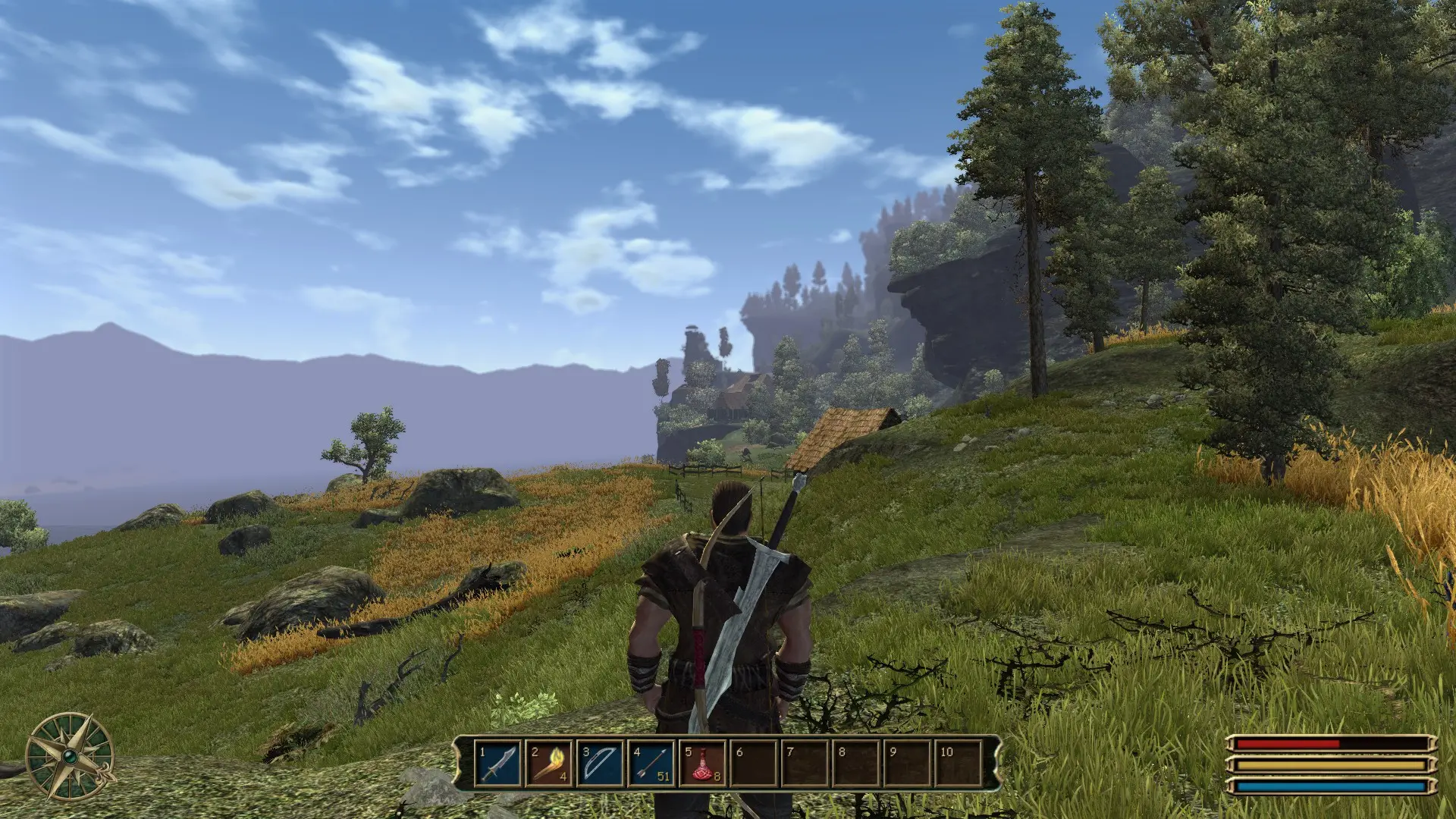Select the arrows stack of 51
The height and width of the screenshot is (819, 1456).
(x=652, y=764)
